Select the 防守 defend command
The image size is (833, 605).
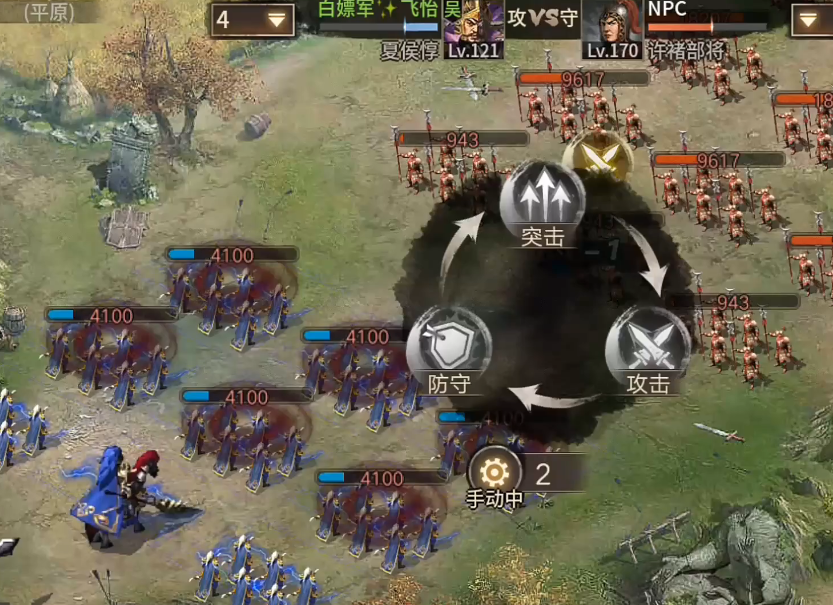[x=448, y=345]
